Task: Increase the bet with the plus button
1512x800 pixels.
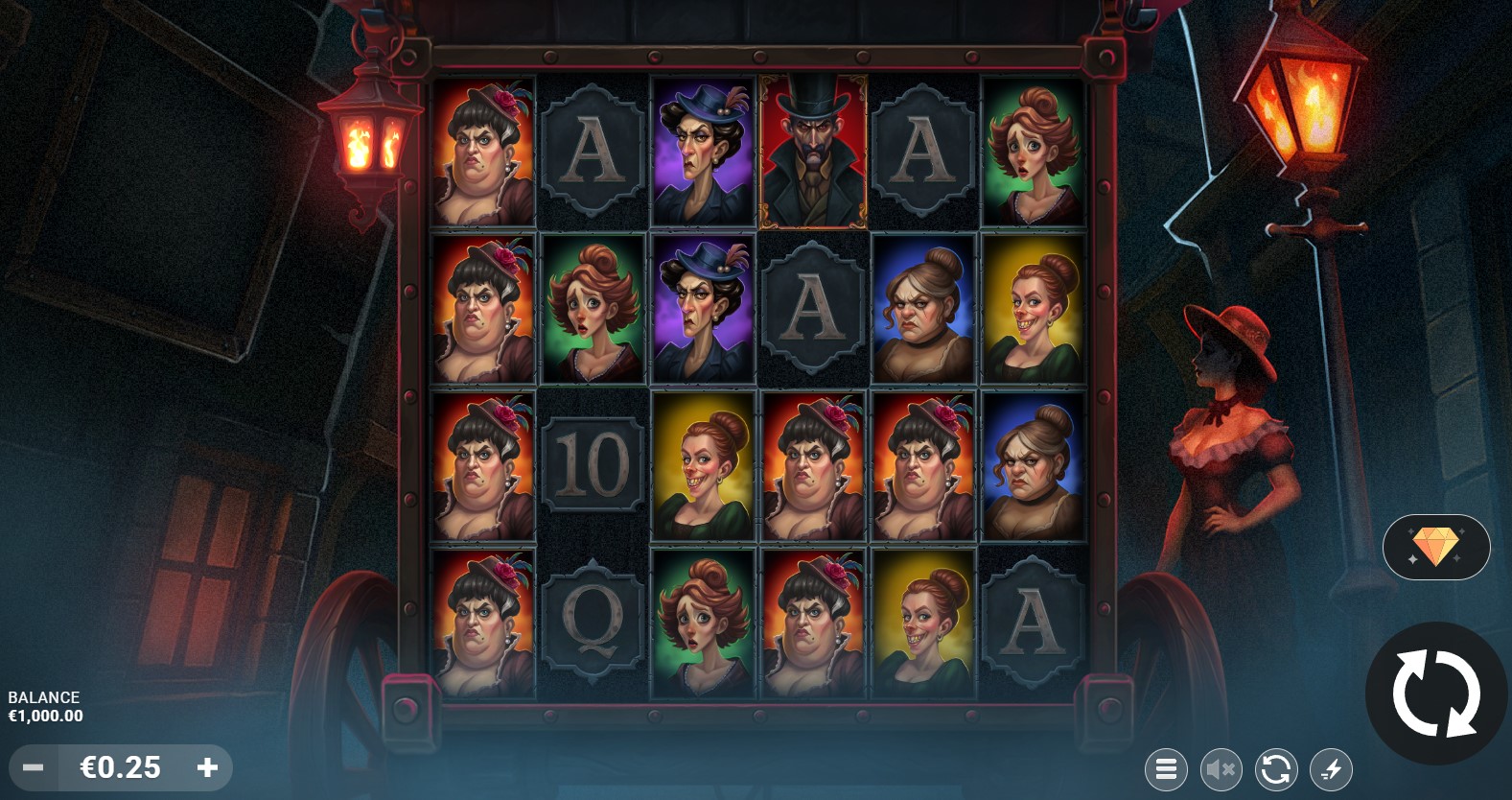Action: coord(207,767)
